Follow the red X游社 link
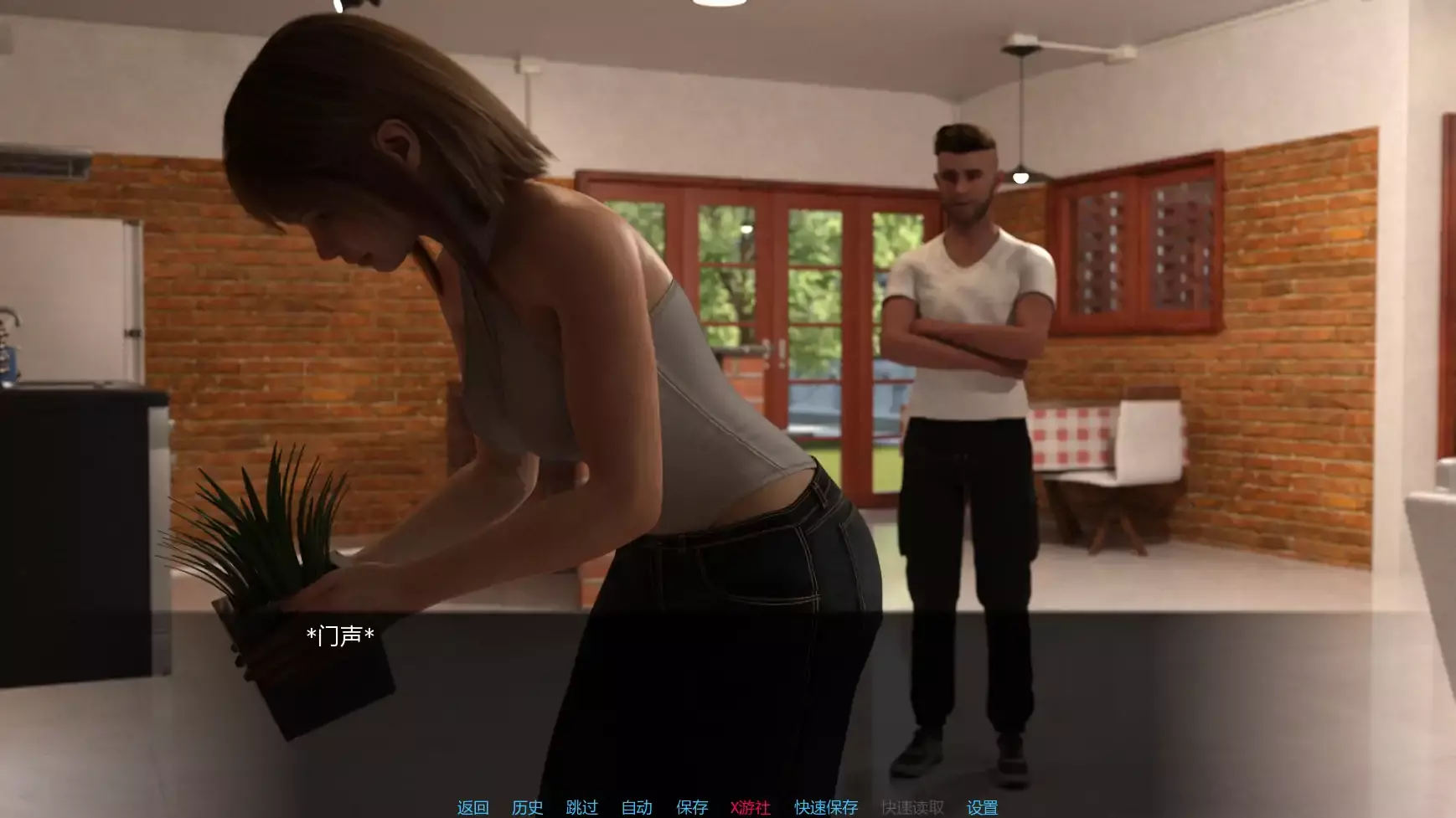1456x818 pixels. tap(750, 807)
